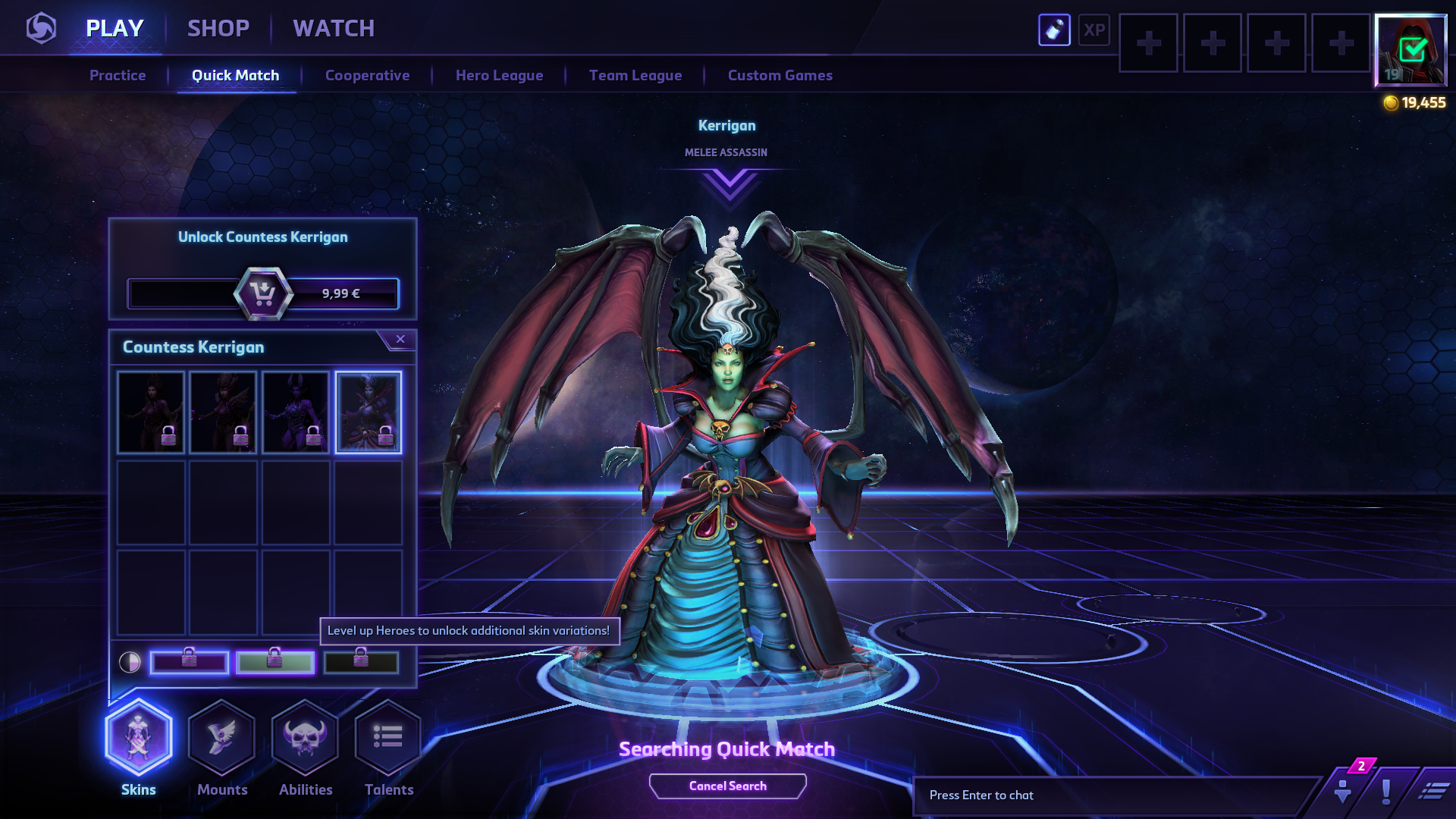Select the Practice game mode
Viewport: 1456px width, 819px height.
pos(118,76)
